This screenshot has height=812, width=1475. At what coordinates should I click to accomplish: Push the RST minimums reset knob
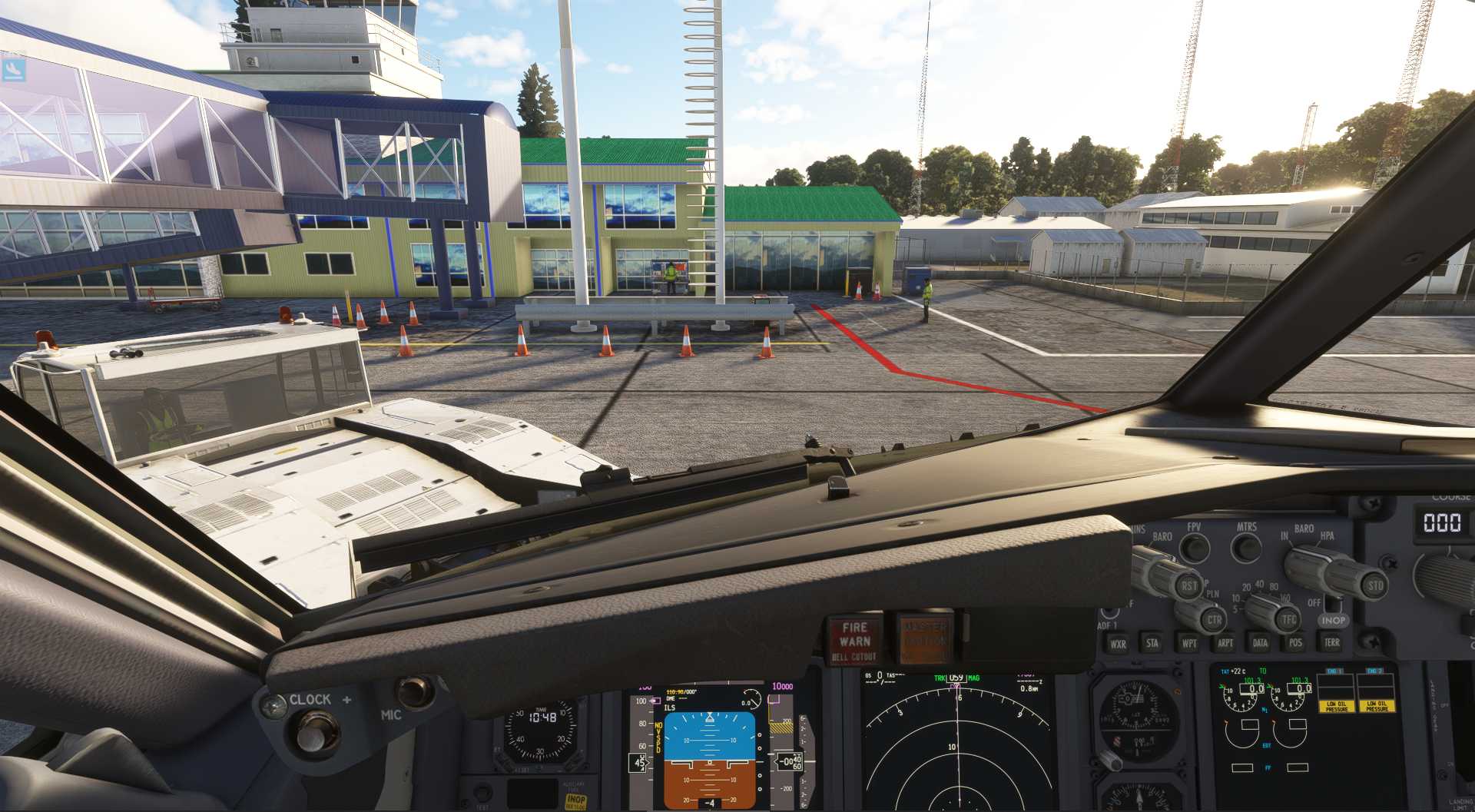tap(1189, 586)
